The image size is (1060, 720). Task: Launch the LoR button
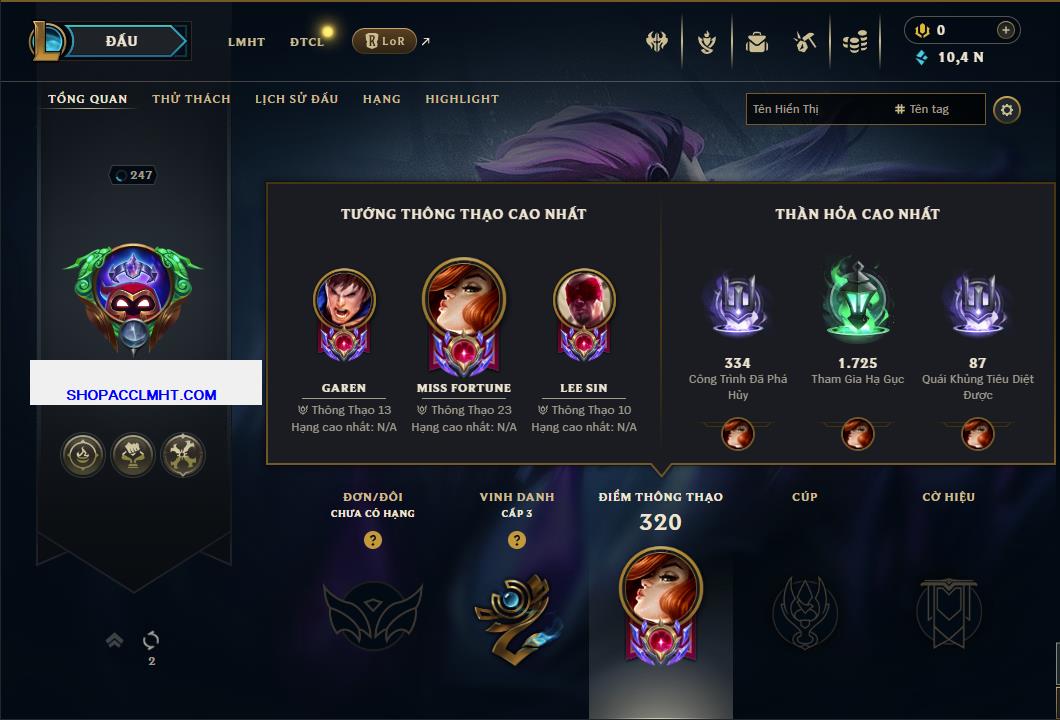point(384,41)
